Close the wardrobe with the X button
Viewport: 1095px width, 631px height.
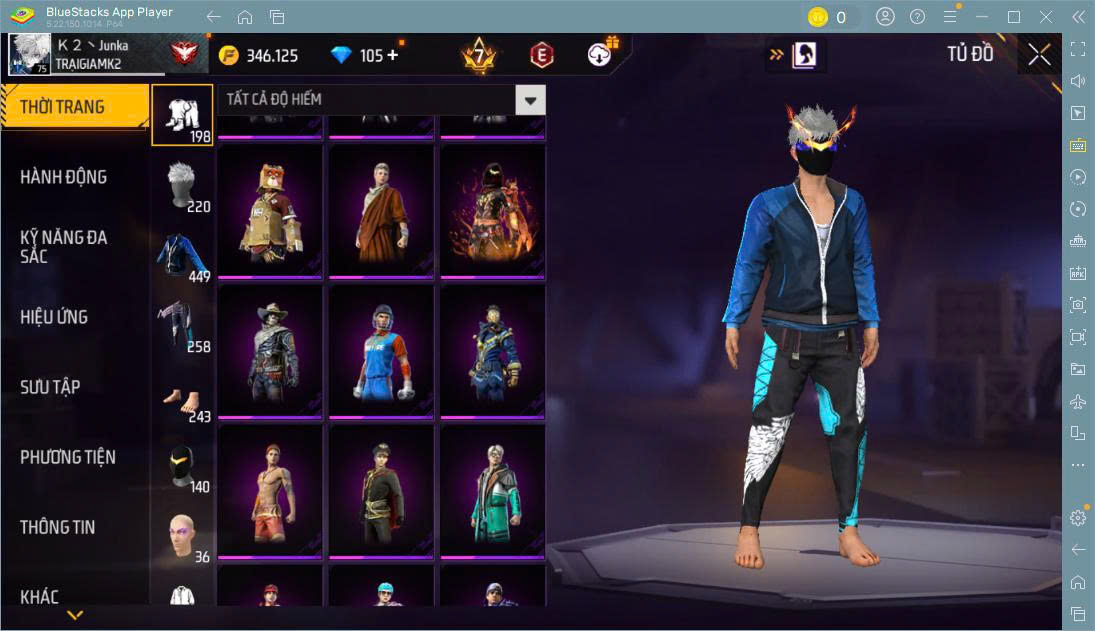1039,55
